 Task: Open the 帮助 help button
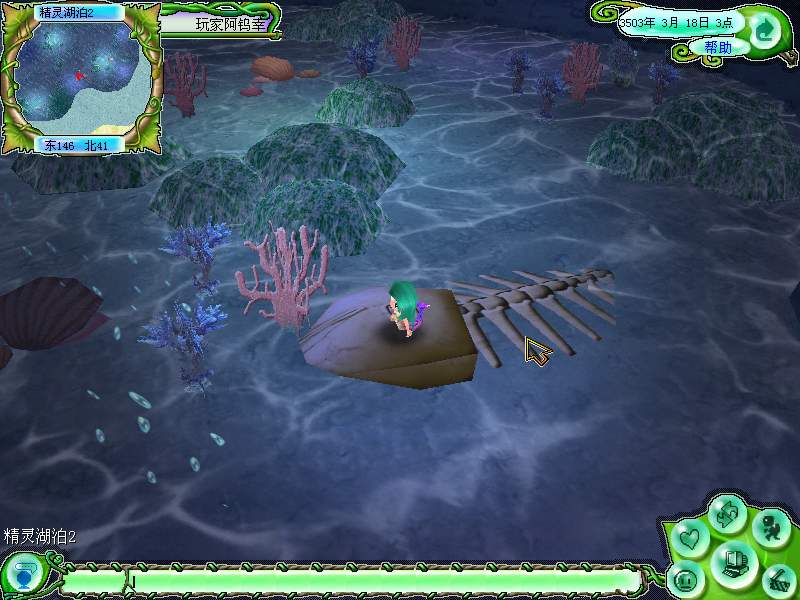717,47
